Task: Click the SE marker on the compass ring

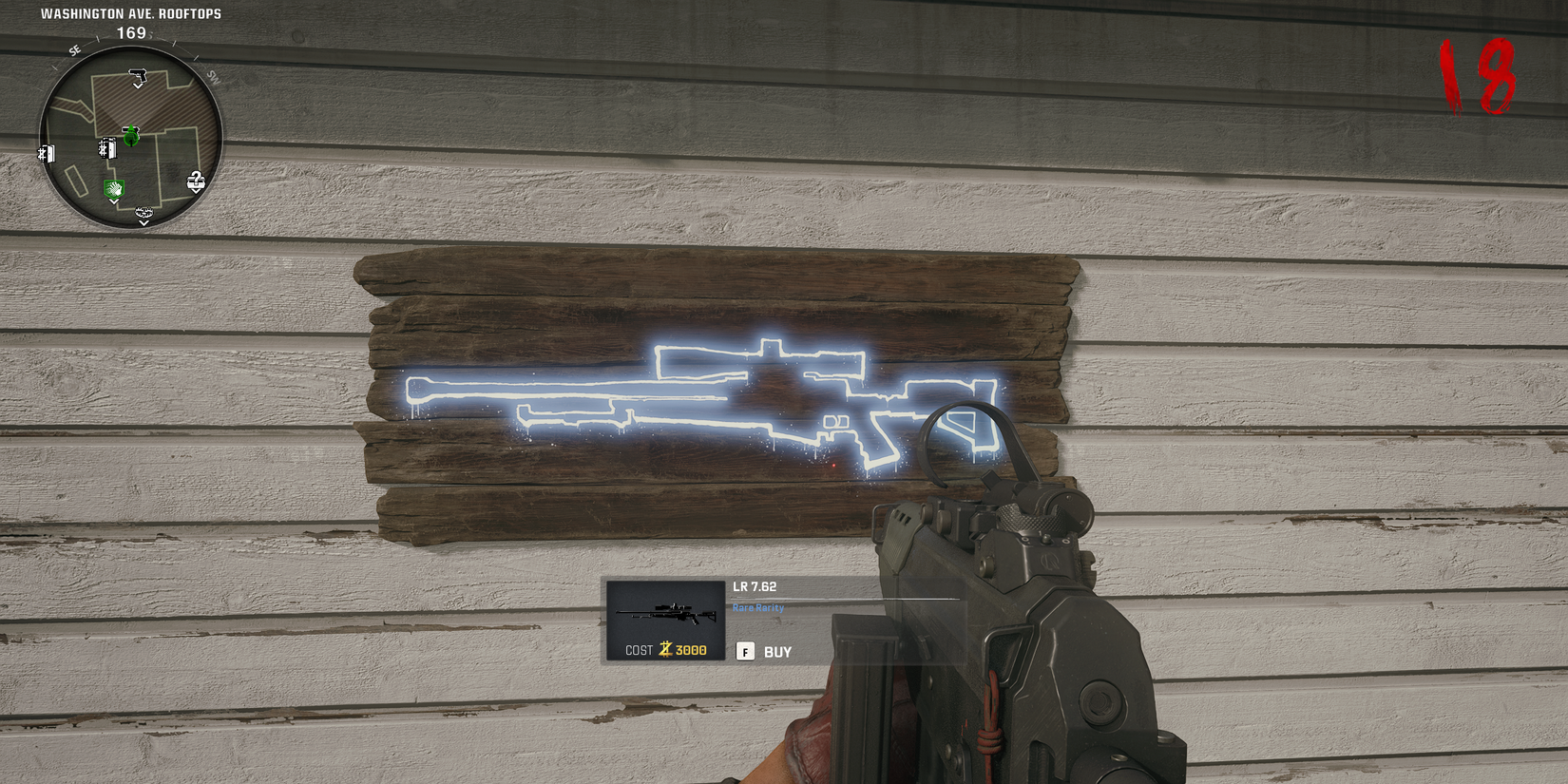Action: 74,49
